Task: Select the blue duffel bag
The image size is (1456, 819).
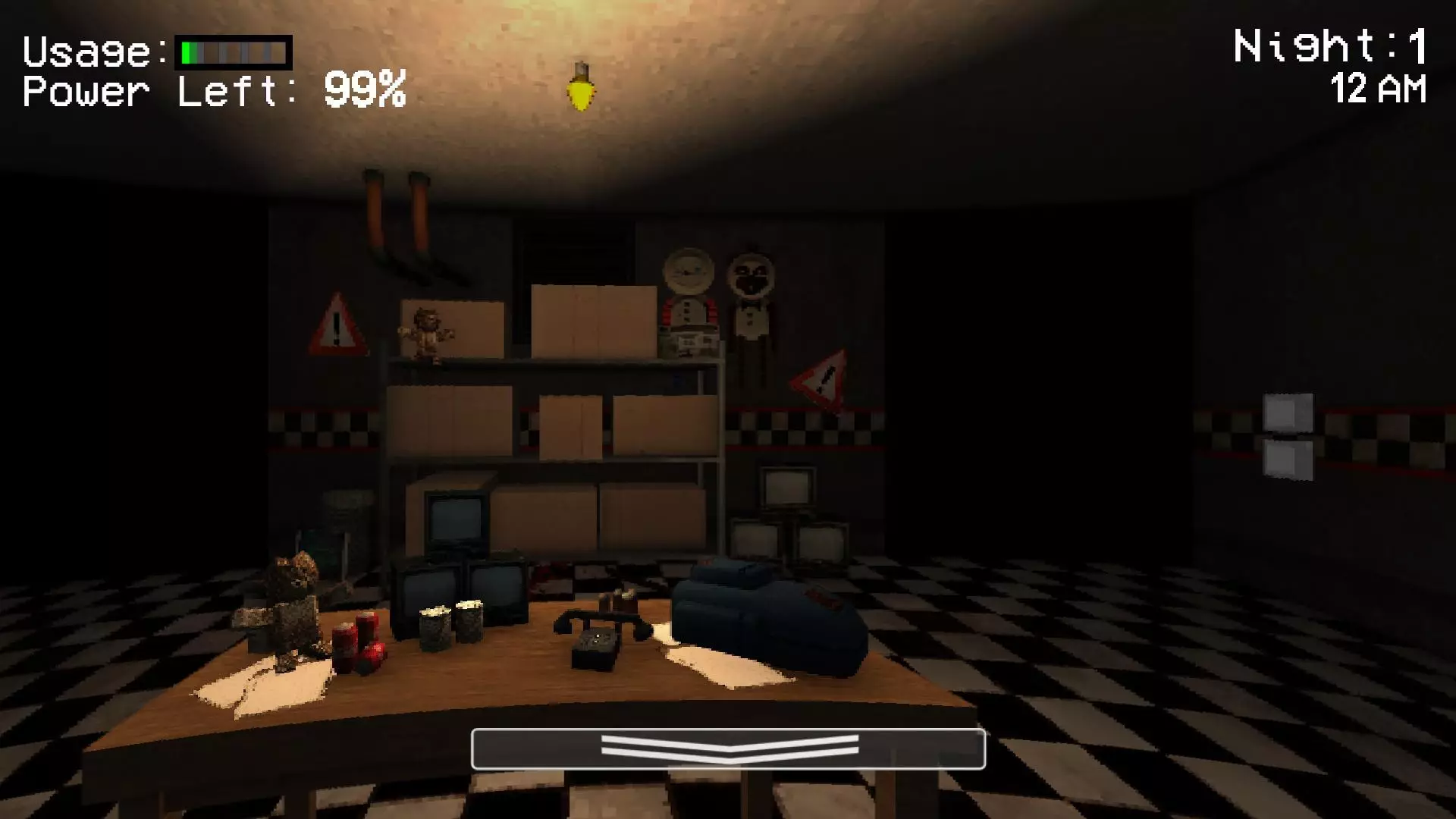Action: point(766,622)
